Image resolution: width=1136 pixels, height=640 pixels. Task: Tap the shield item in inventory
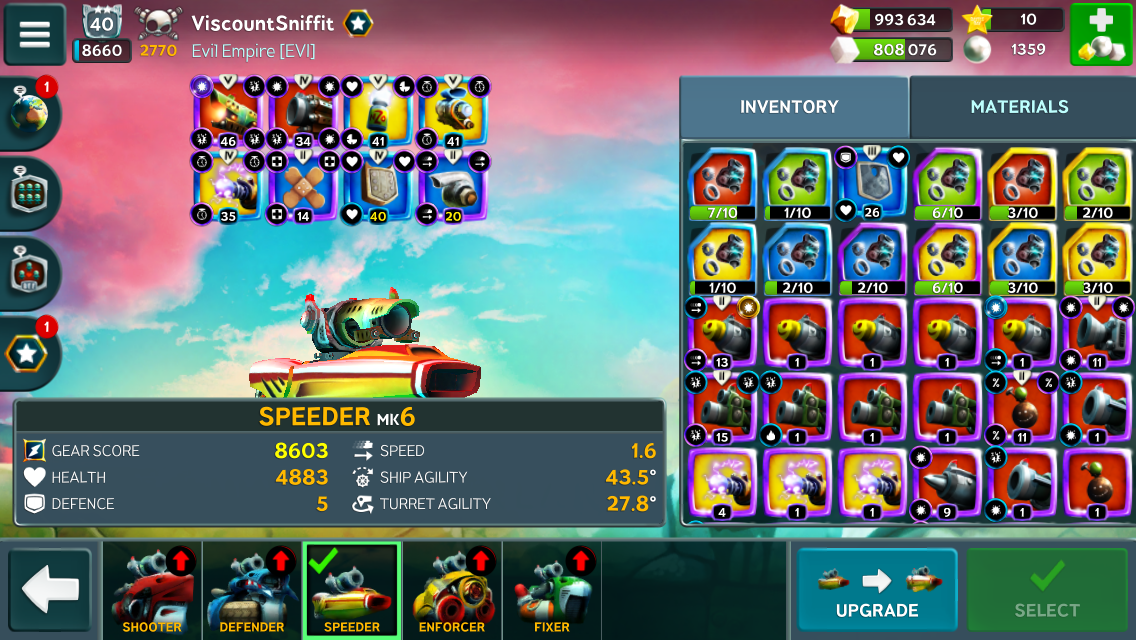(x=872, y=183)
